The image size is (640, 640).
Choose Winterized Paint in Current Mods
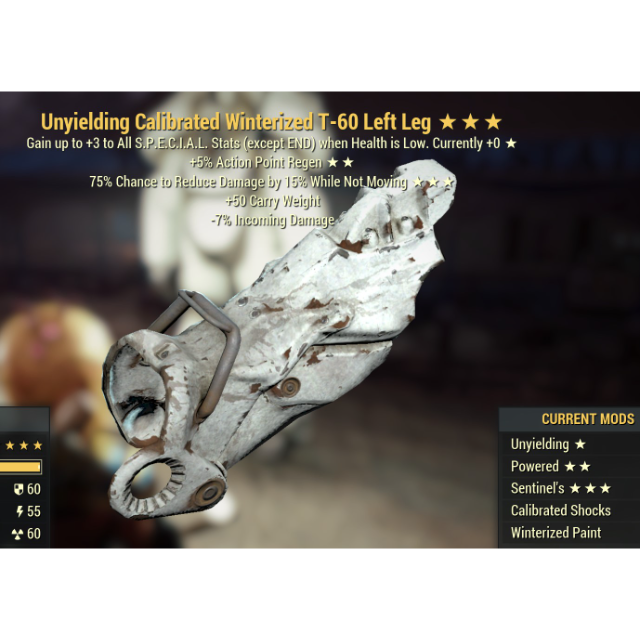pos(556,532)
